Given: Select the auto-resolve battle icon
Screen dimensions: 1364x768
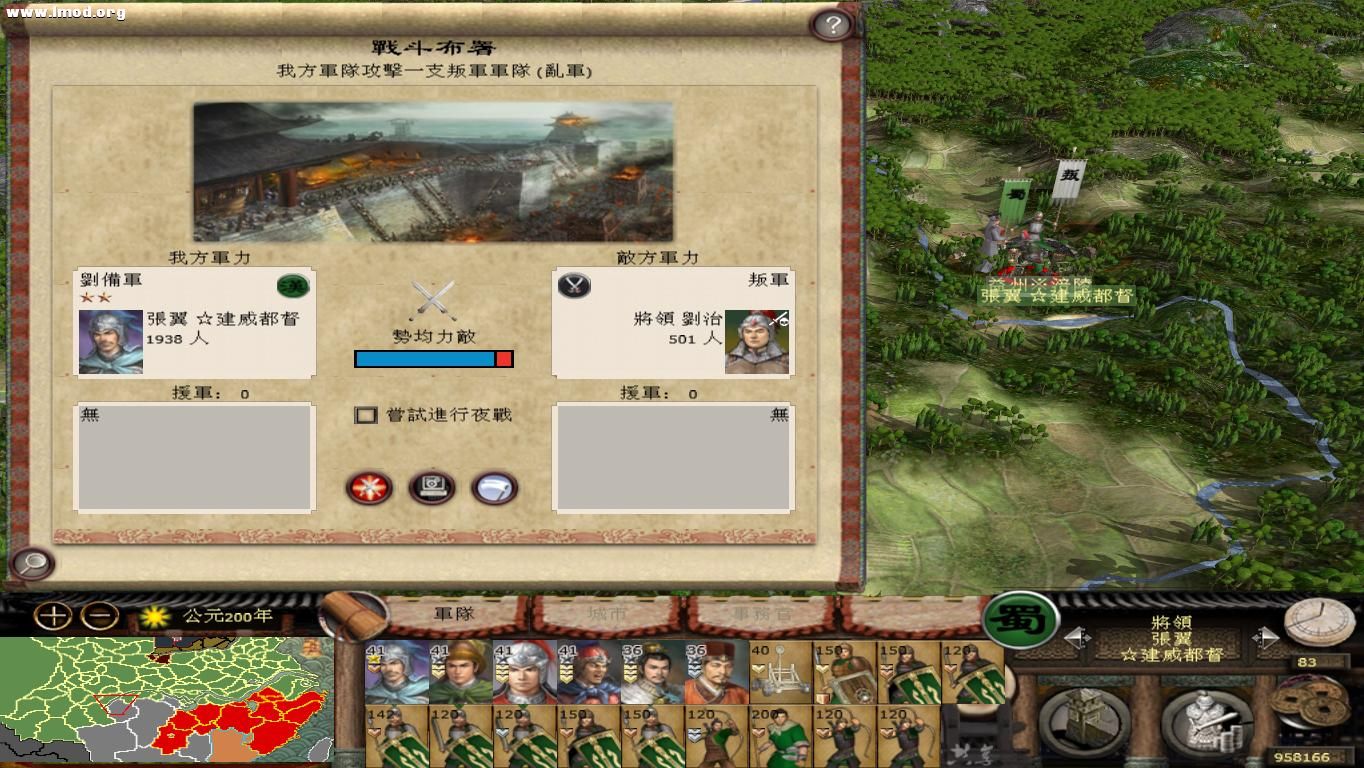Looking at the screenshot, I should coord(430,487).
